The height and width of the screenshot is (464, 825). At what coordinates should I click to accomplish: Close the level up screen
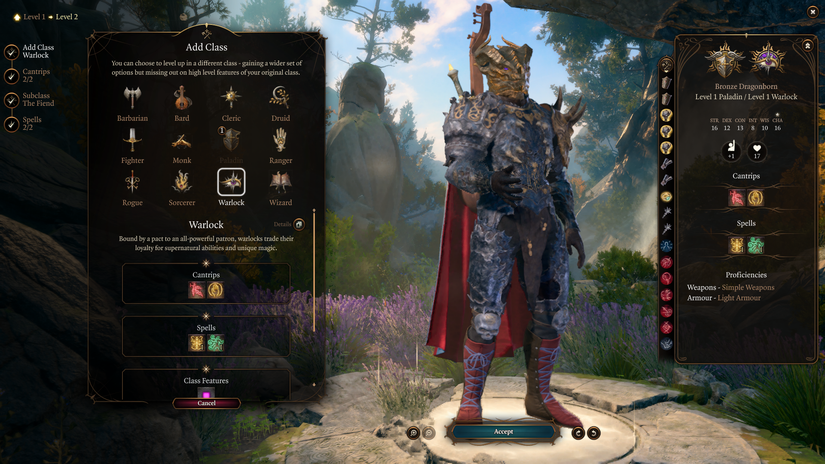(x=812, y=11)
